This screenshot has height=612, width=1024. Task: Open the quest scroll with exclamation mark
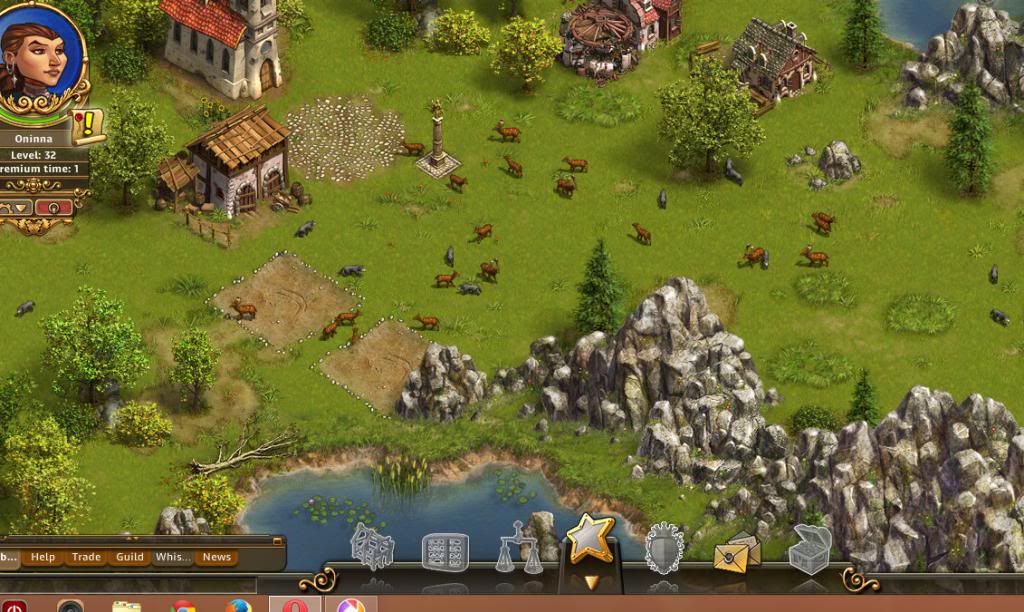coord(88,127)
